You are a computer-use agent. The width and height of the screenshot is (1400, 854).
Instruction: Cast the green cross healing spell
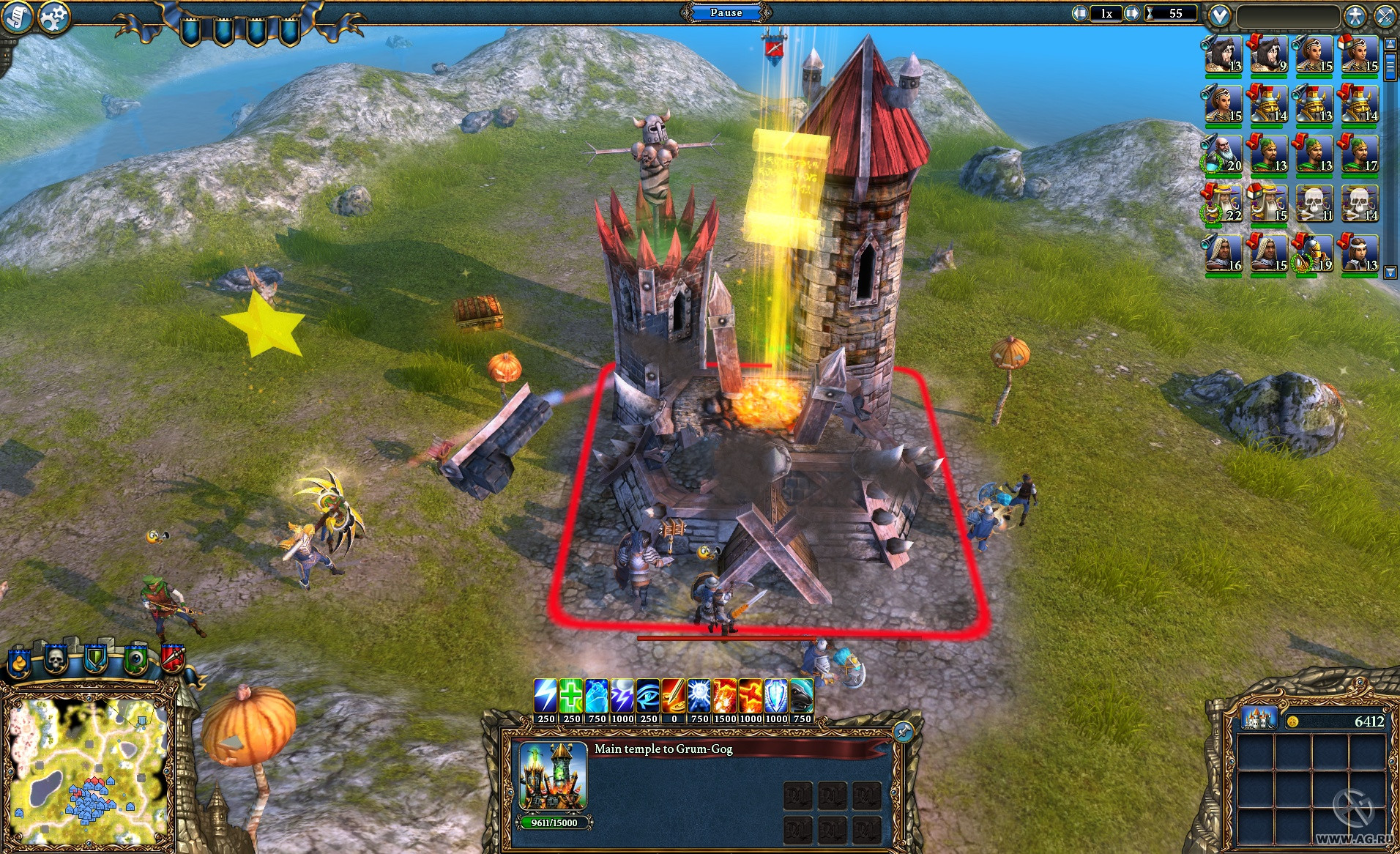[571, 695]
